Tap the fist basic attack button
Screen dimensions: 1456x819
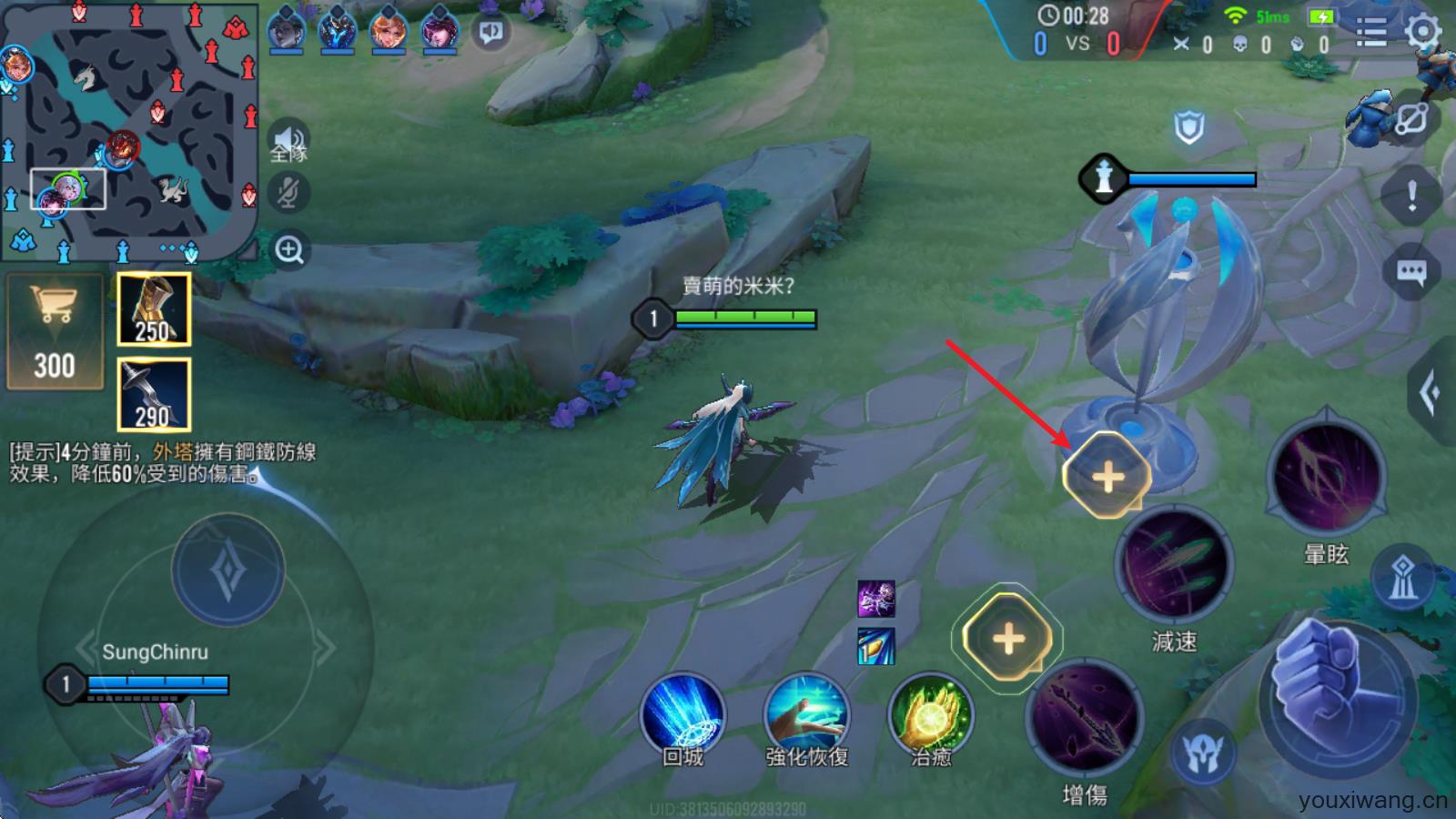pos(1338,689)
